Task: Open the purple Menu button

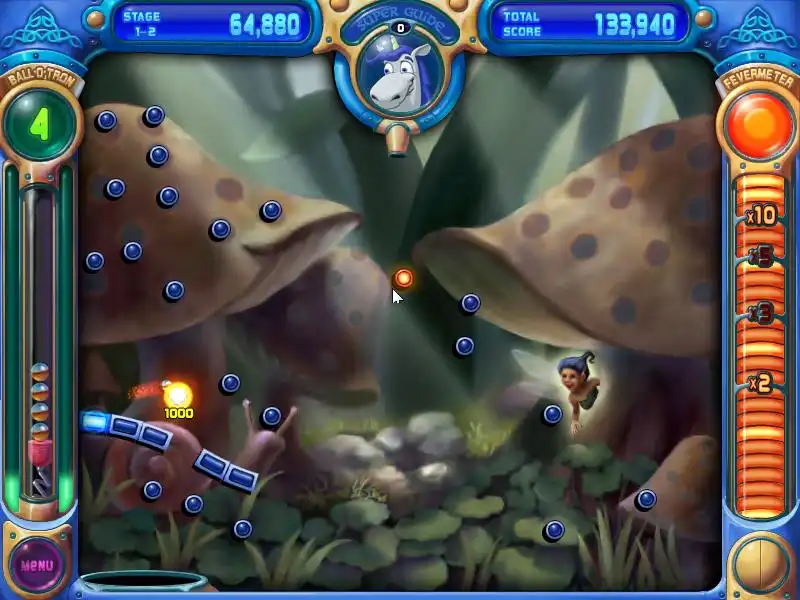Action: [x=37, y=564]
